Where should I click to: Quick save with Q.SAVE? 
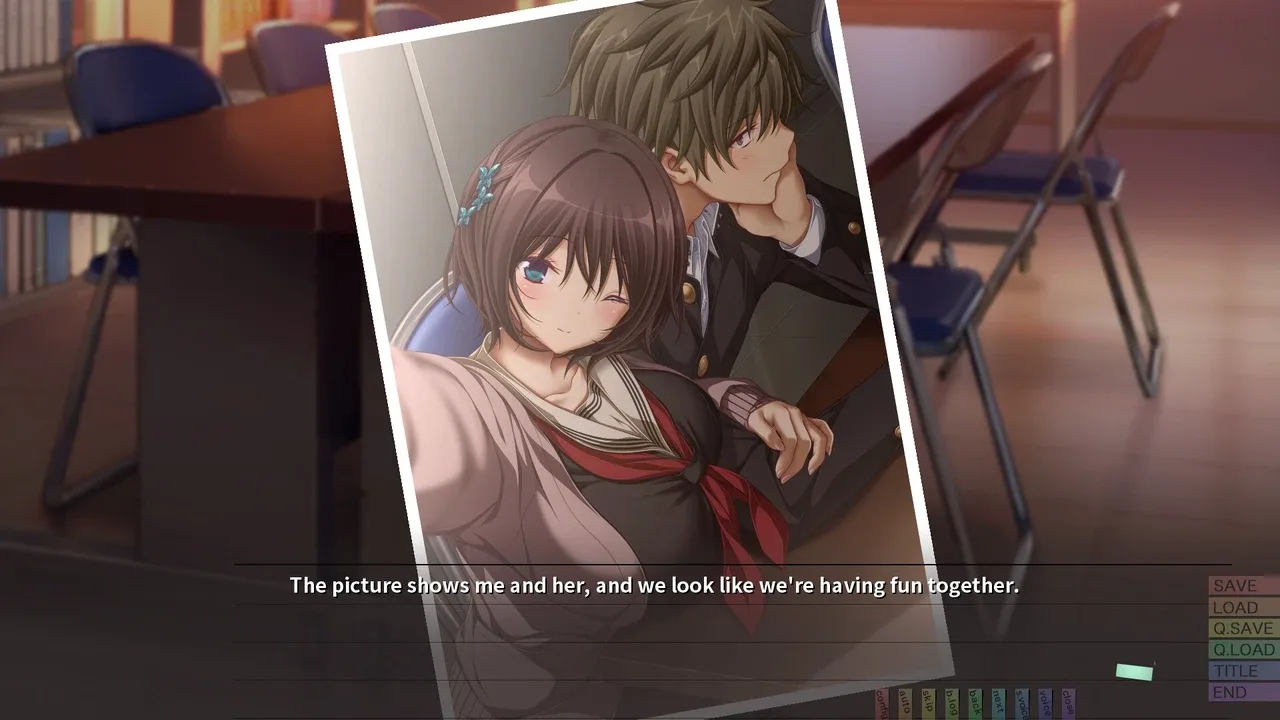click(x=1243, y=628)
